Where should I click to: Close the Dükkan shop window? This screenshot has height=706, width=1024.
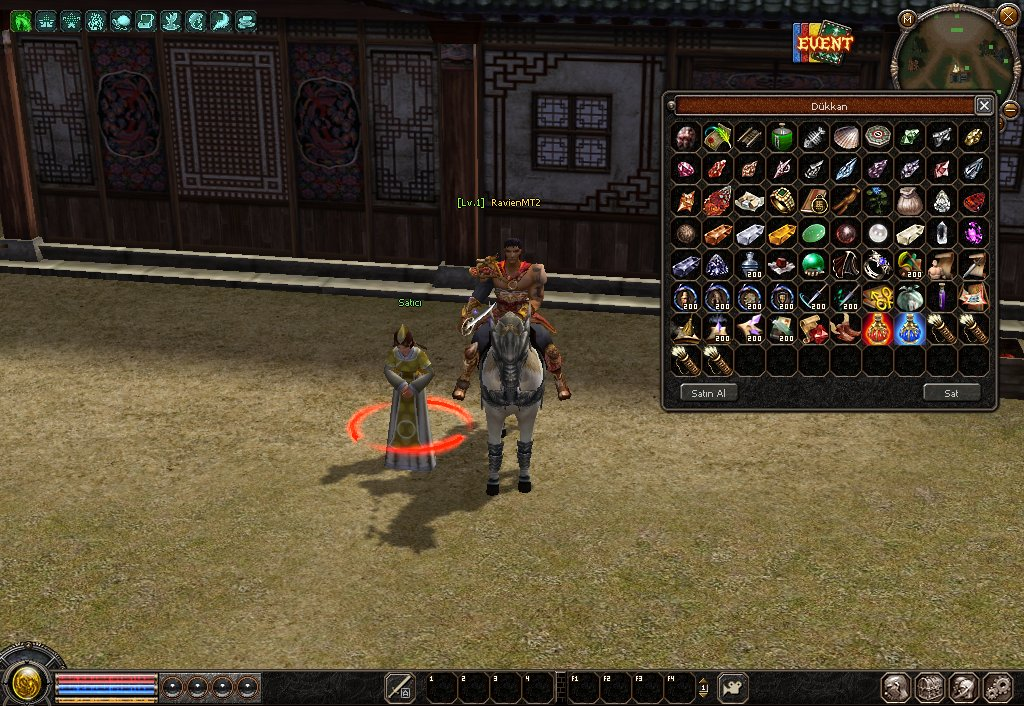[x=984, y=105]
